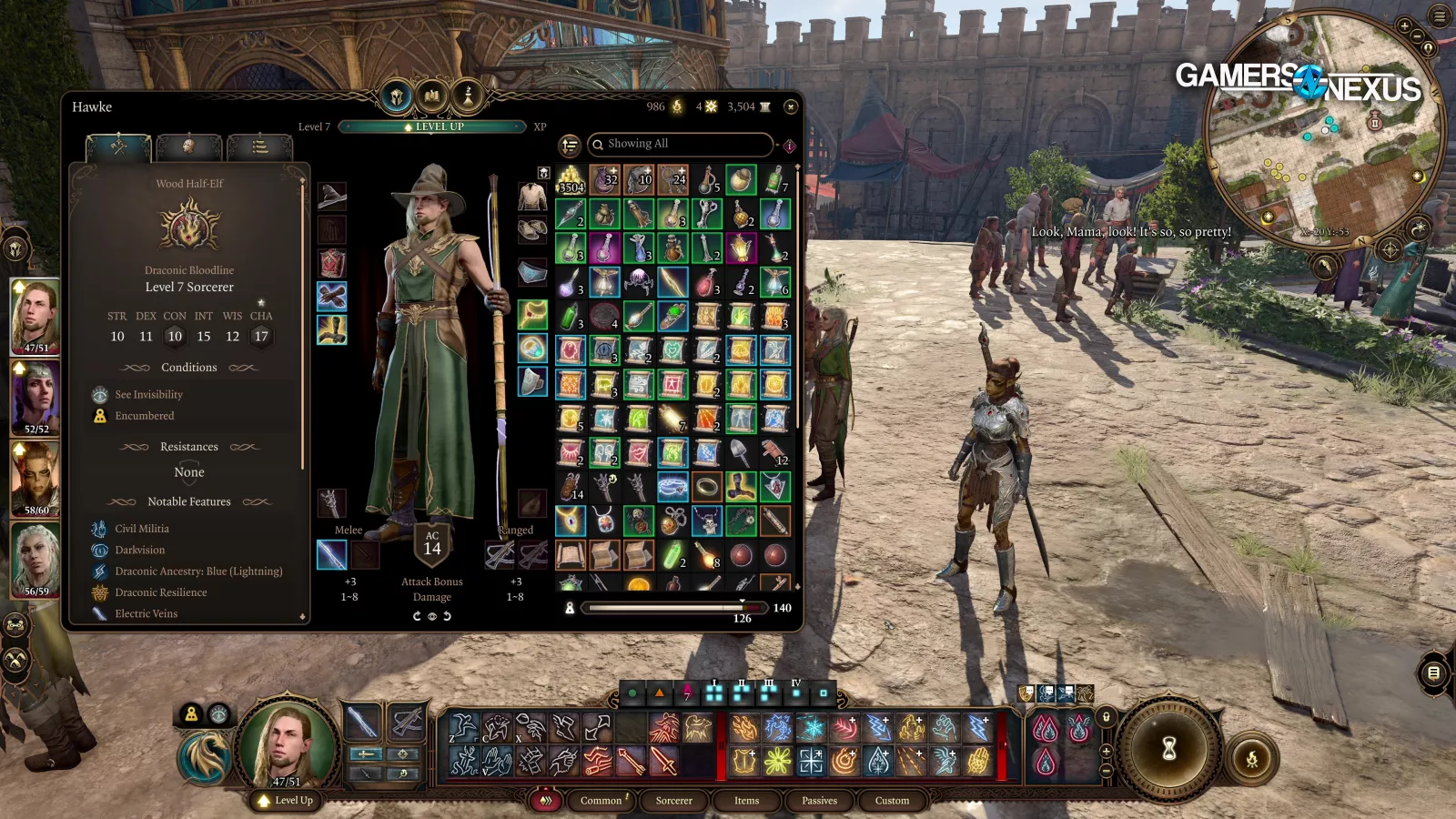Zoom out on the minimap

coord(1417,36)
